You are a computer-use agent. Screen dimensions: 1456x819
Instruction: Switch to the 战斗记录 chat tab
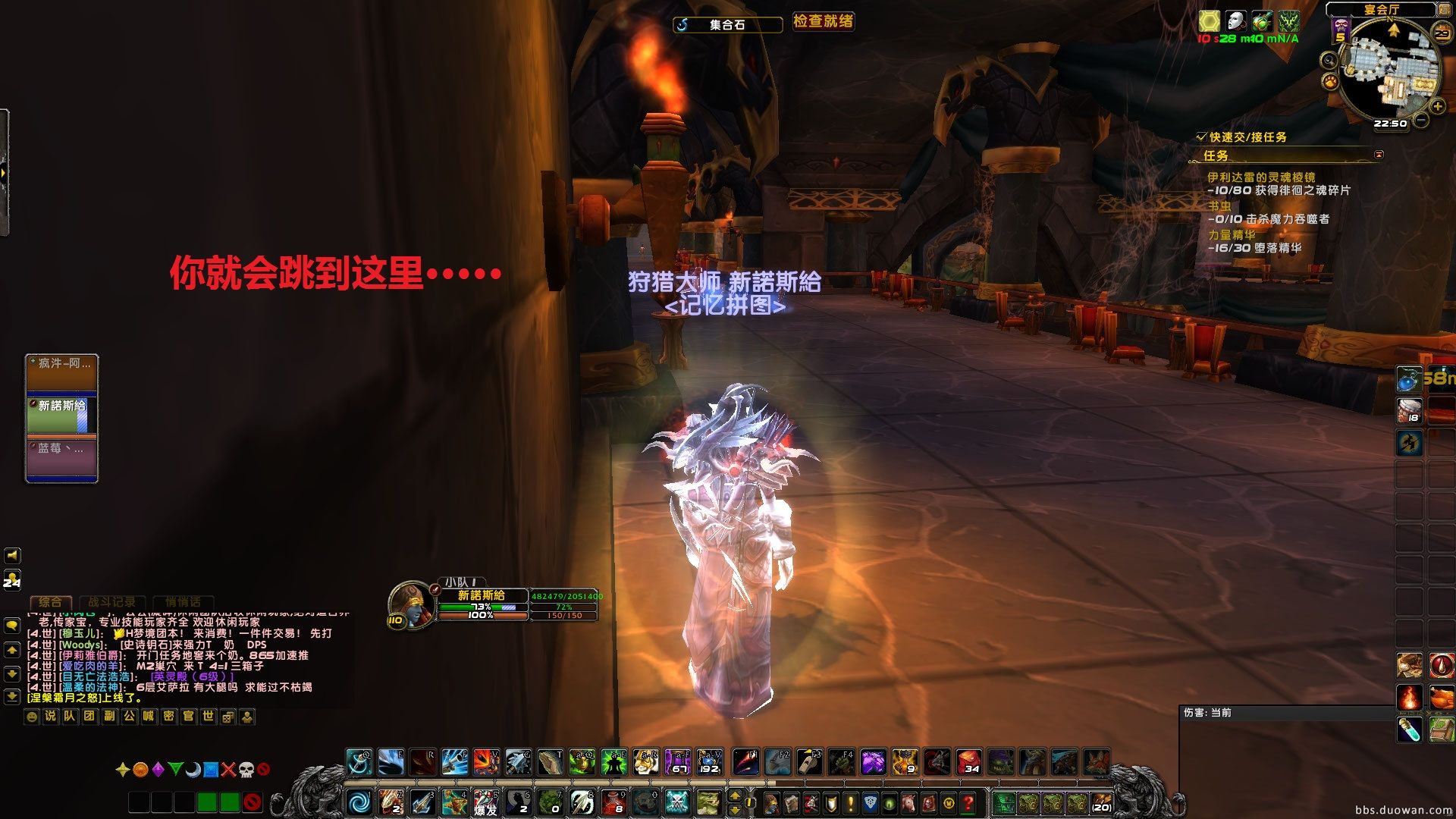click(111, 602)
